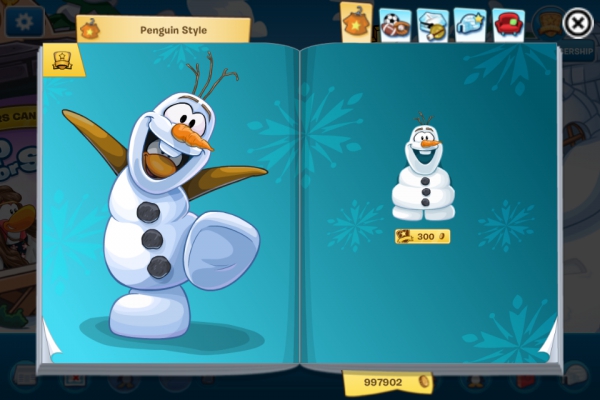
Task: Switch to the igloo catalog tab
Action: click(x=470, y=23)
